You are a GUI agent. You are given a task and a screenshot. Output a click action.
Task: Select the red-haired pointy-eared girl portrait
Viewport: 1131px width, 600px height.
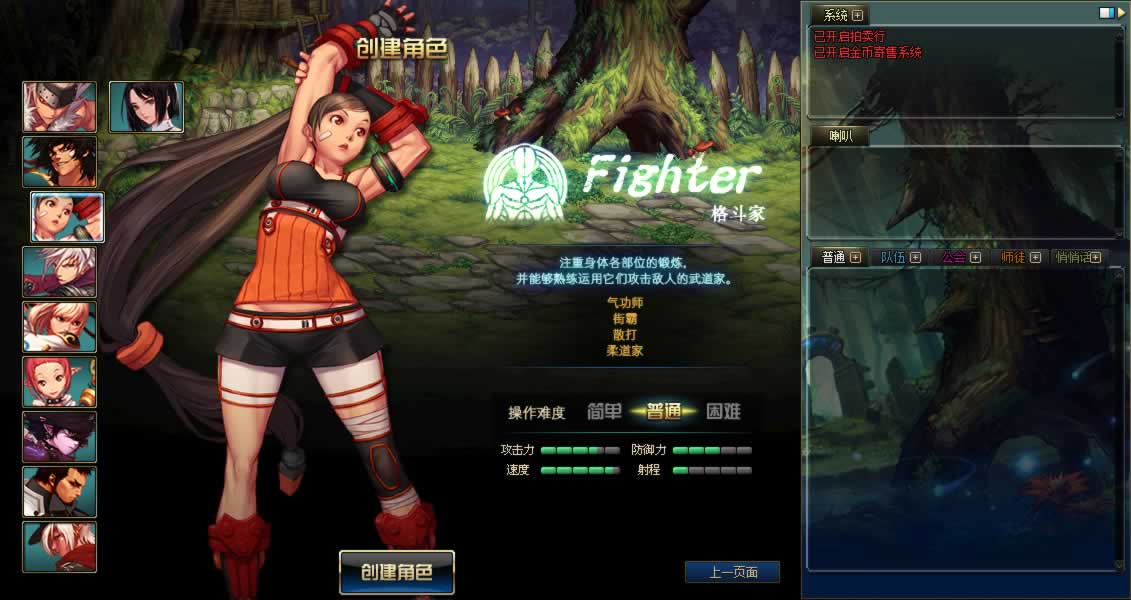click(x=60, y=382)
